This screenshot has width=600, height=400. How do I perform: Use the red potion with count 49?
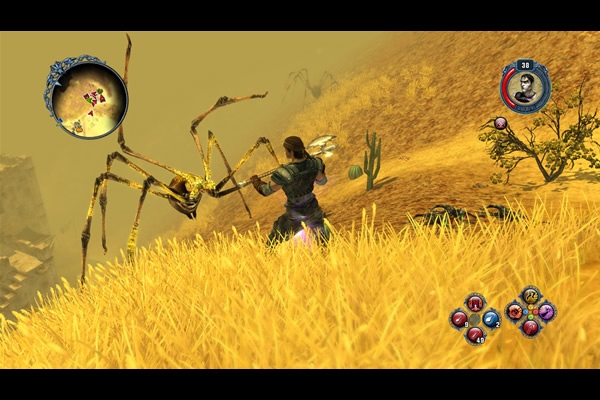point(476,334)
